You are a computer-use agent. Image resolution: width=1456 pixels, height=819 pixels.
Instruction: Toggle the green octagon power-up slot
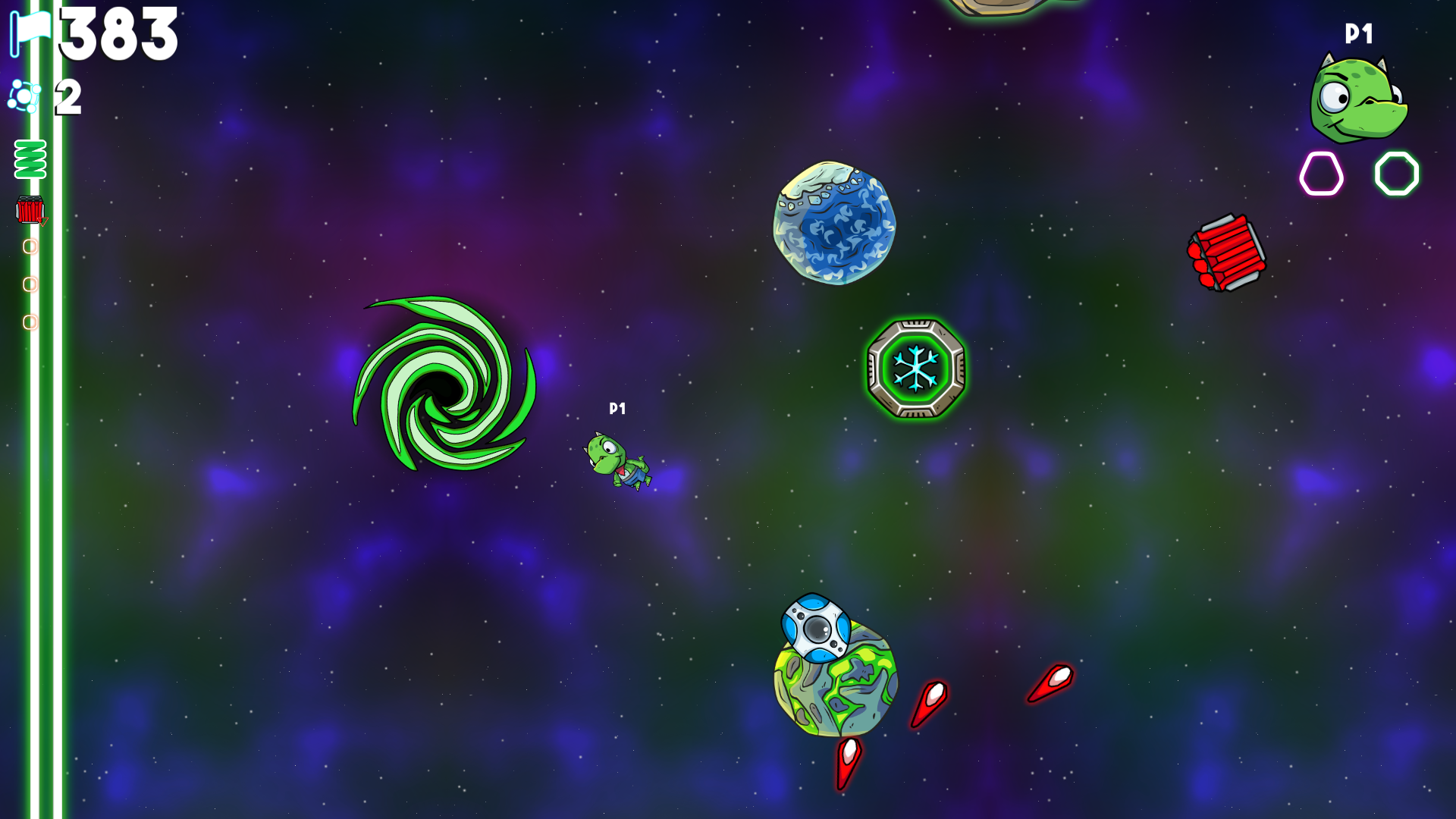tap(1396, 173)
